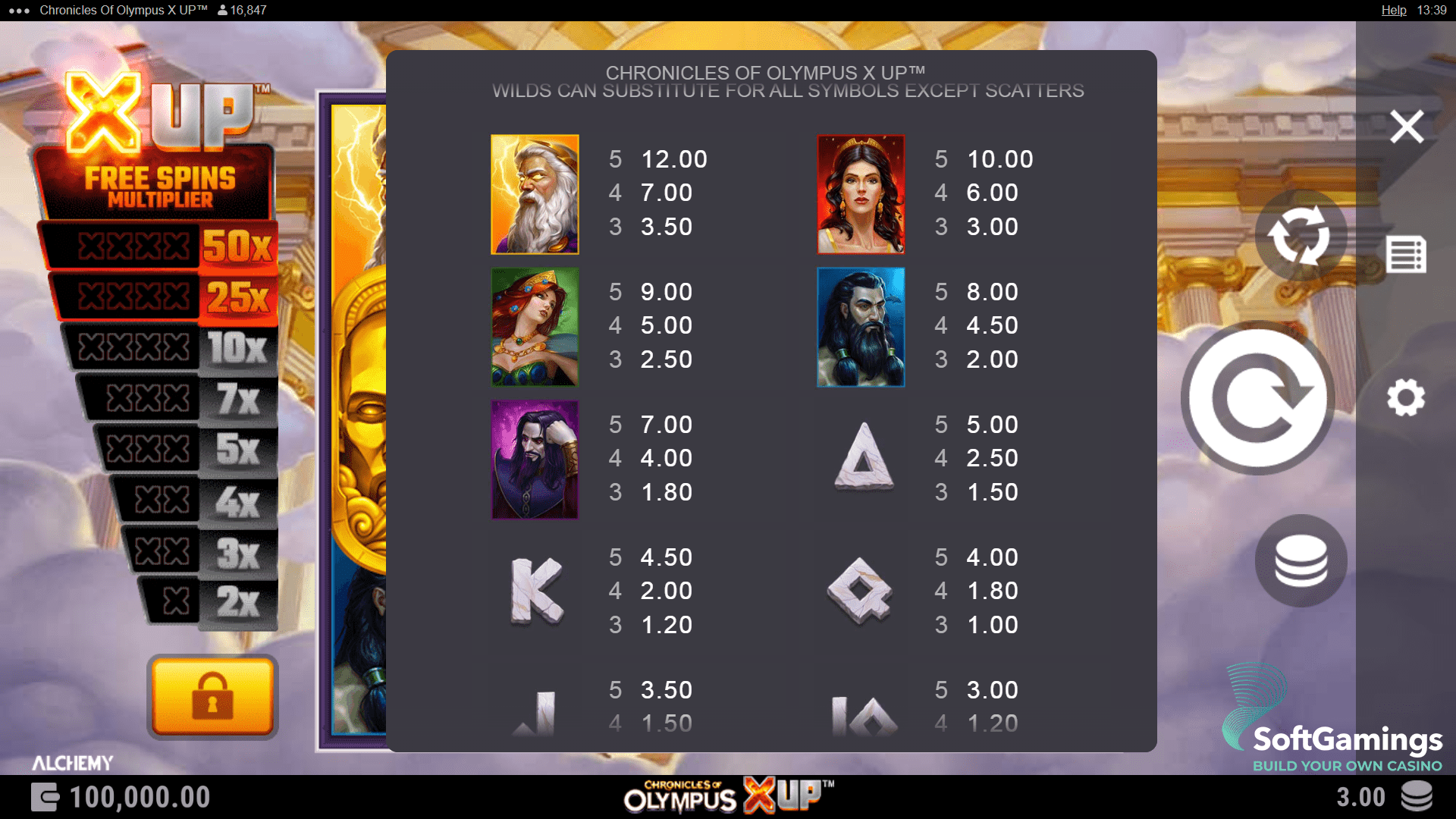Select the Poseidon symbol thumbnail
This screenshot has width=1456, height=819.
[860, 328]
